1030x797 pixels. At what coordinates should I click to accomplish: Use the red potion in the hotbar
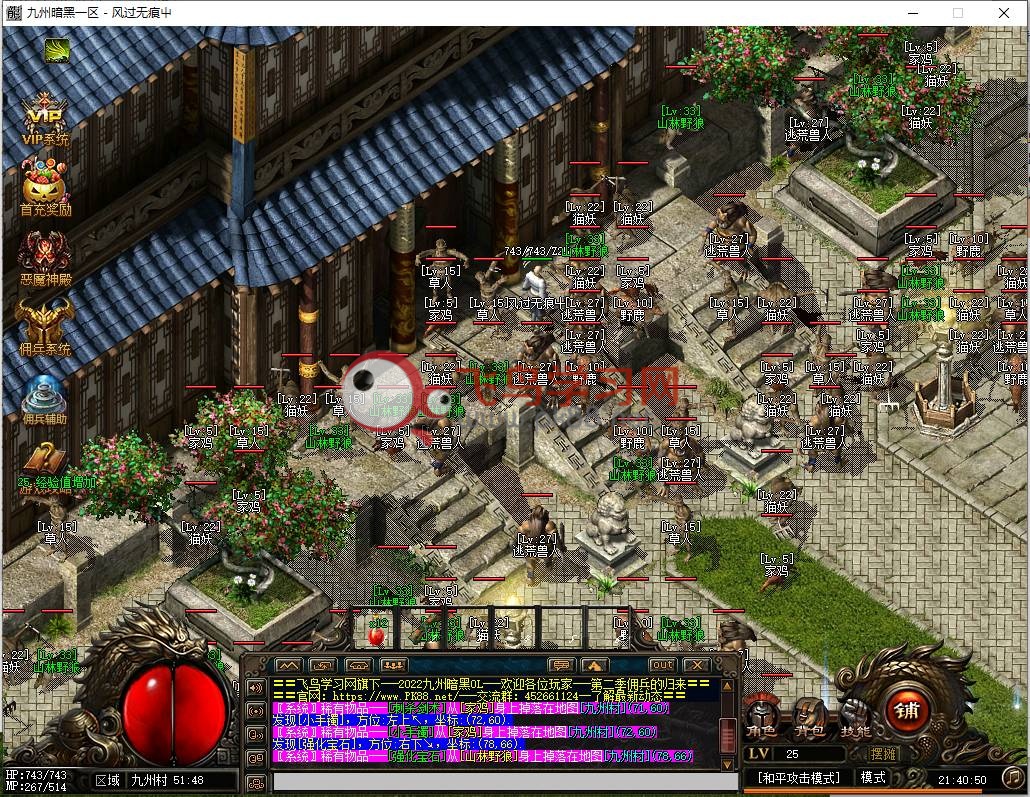[x=378, y=632]
